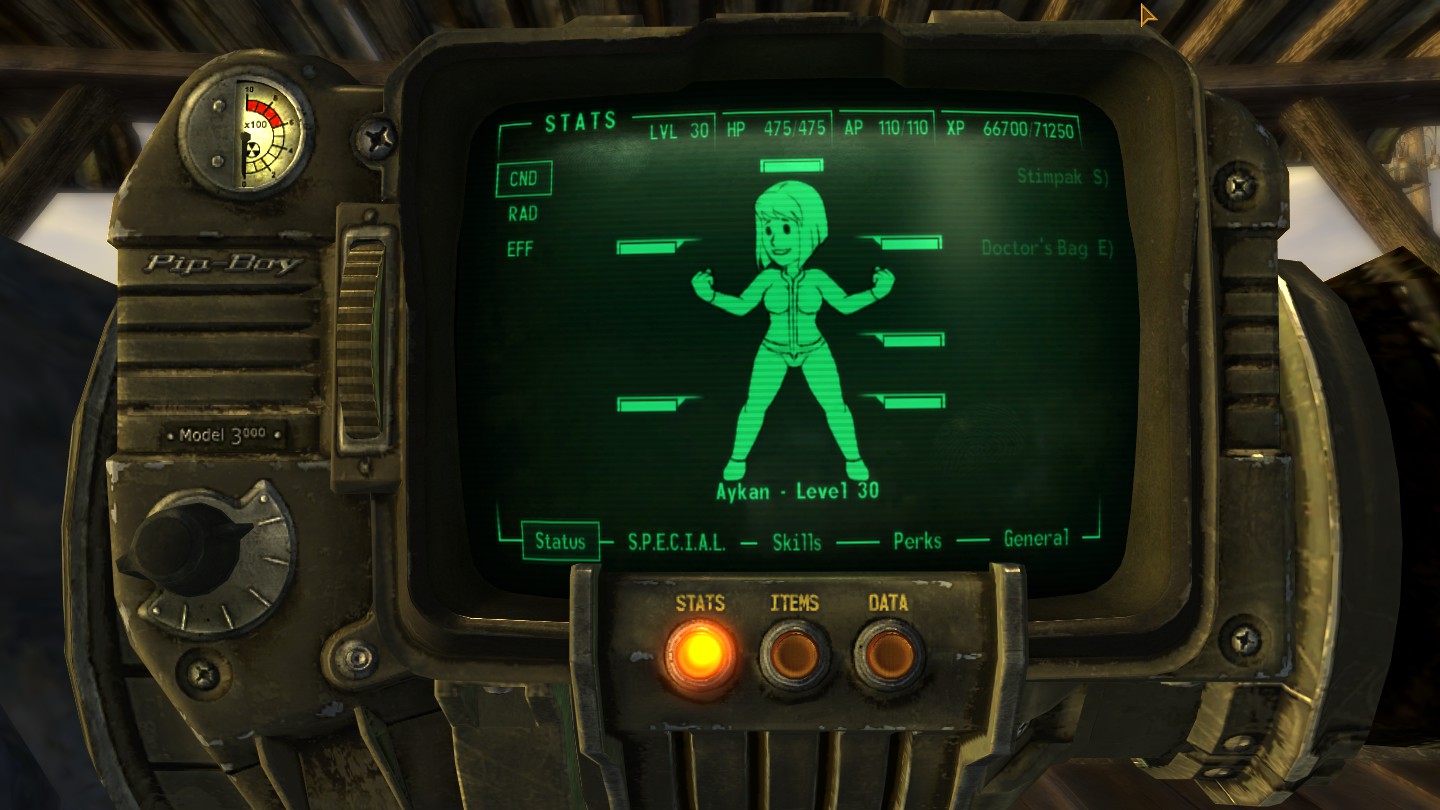Image resolution: width=1440 pixels, height=810 pixels.
Task: Open the Skills tab
Action: point(795,540)
